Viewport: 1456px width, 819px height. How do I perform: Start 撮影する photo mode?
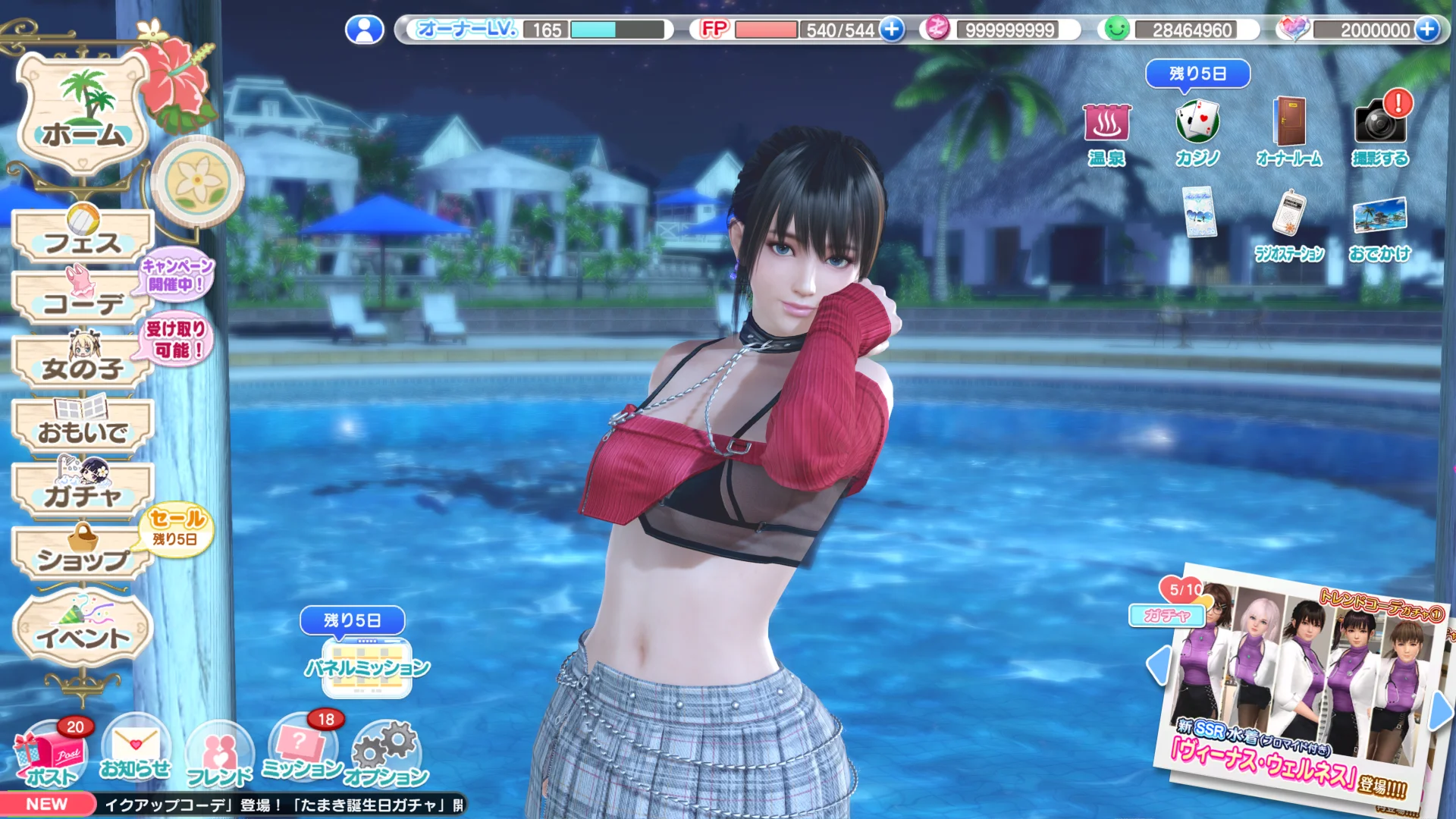[x=1380, y=133]
